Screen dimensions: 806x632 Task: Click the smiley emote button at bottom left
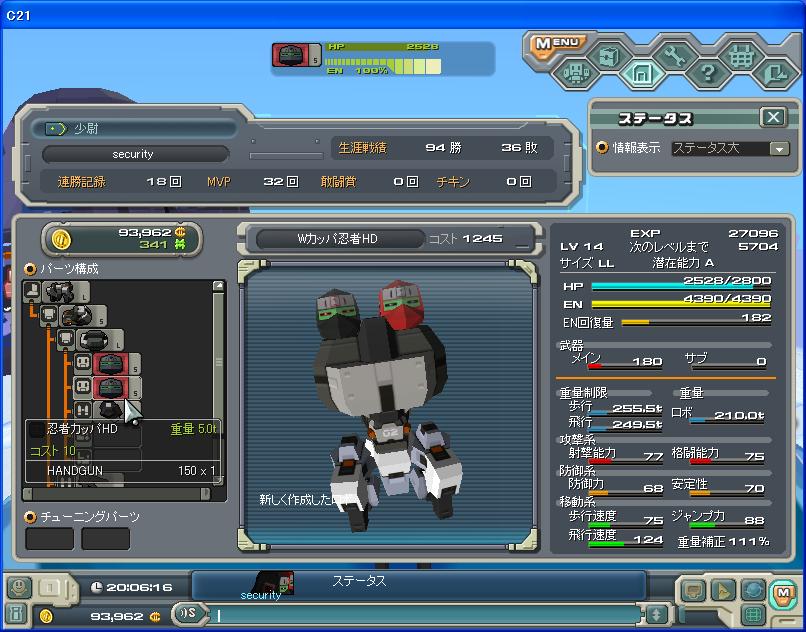(x=19, y=588)
